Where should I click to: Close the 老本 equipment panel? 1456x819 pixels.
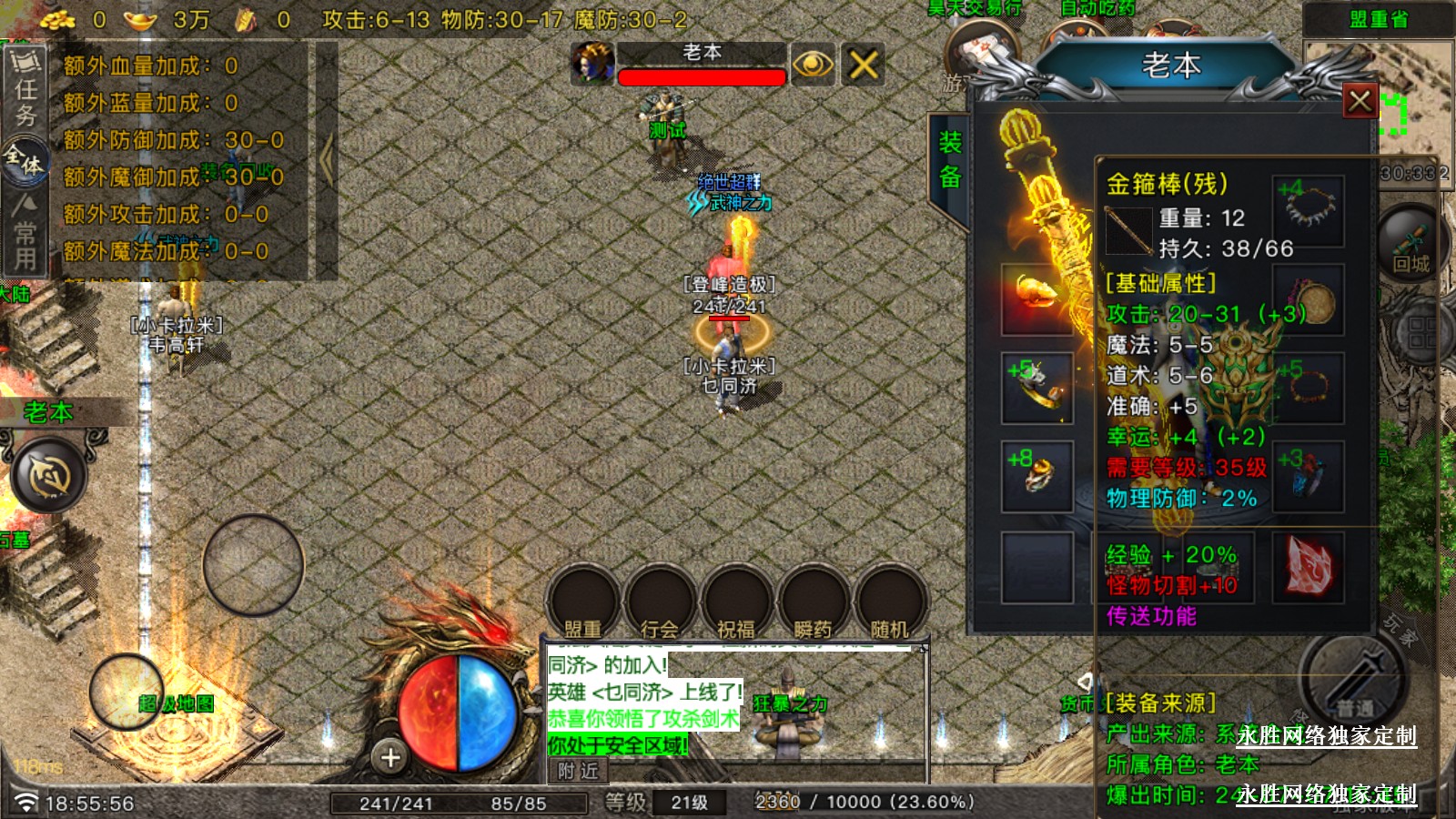pos(1360,101)
